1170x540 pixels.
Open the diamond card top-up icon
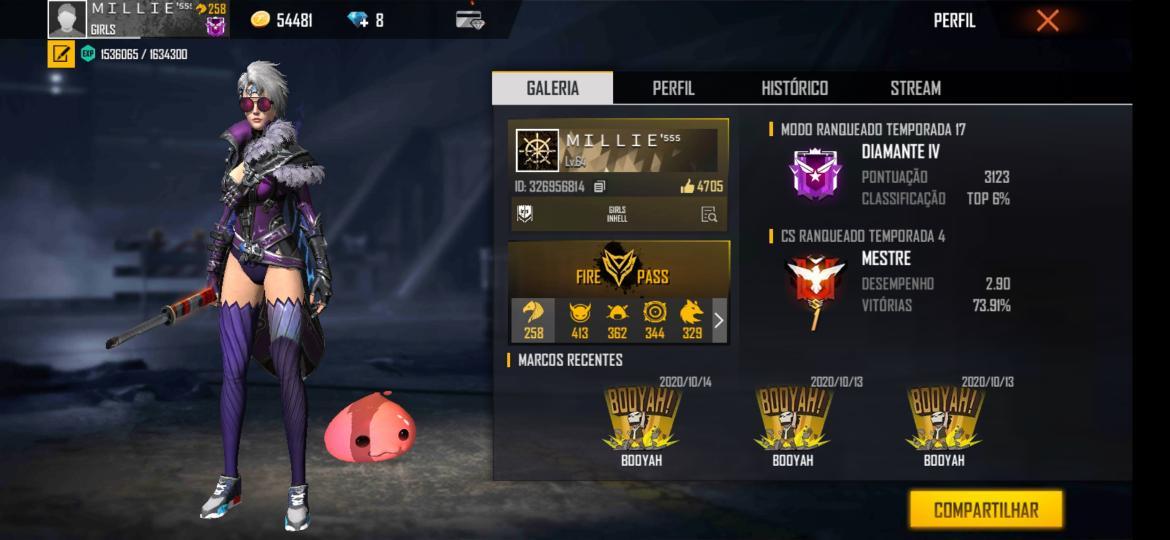469,19
